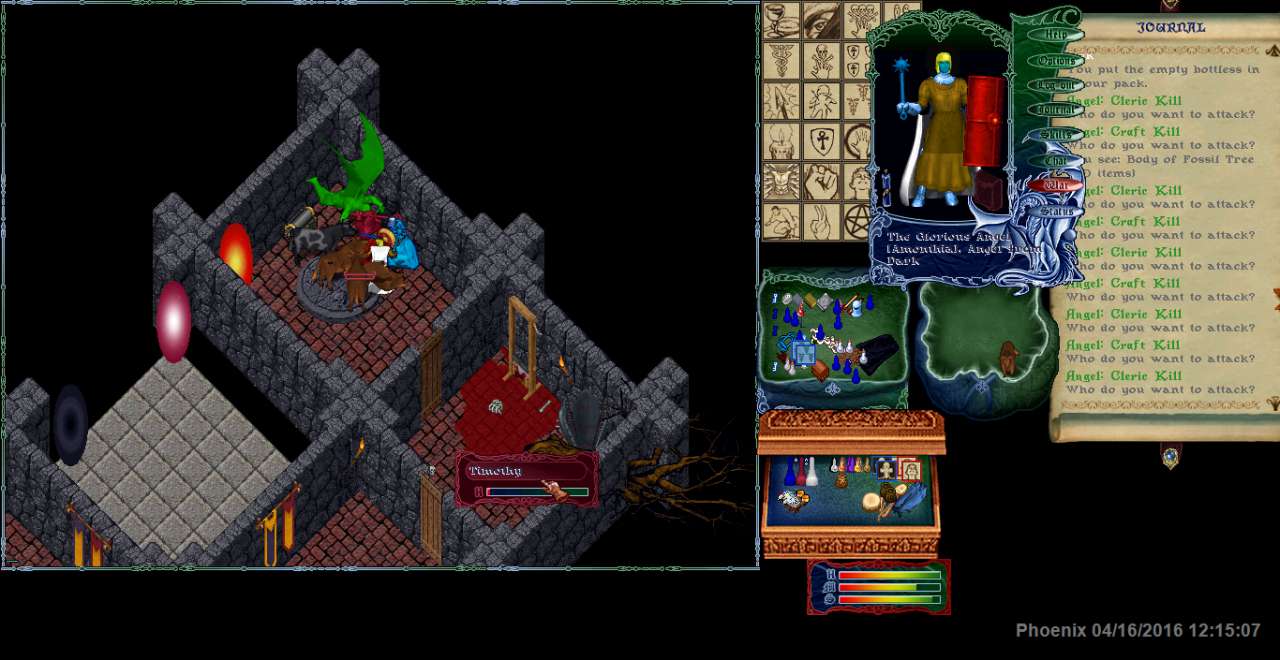
Task: Cast the eye spell icon
Action: (x=821, y=20)
